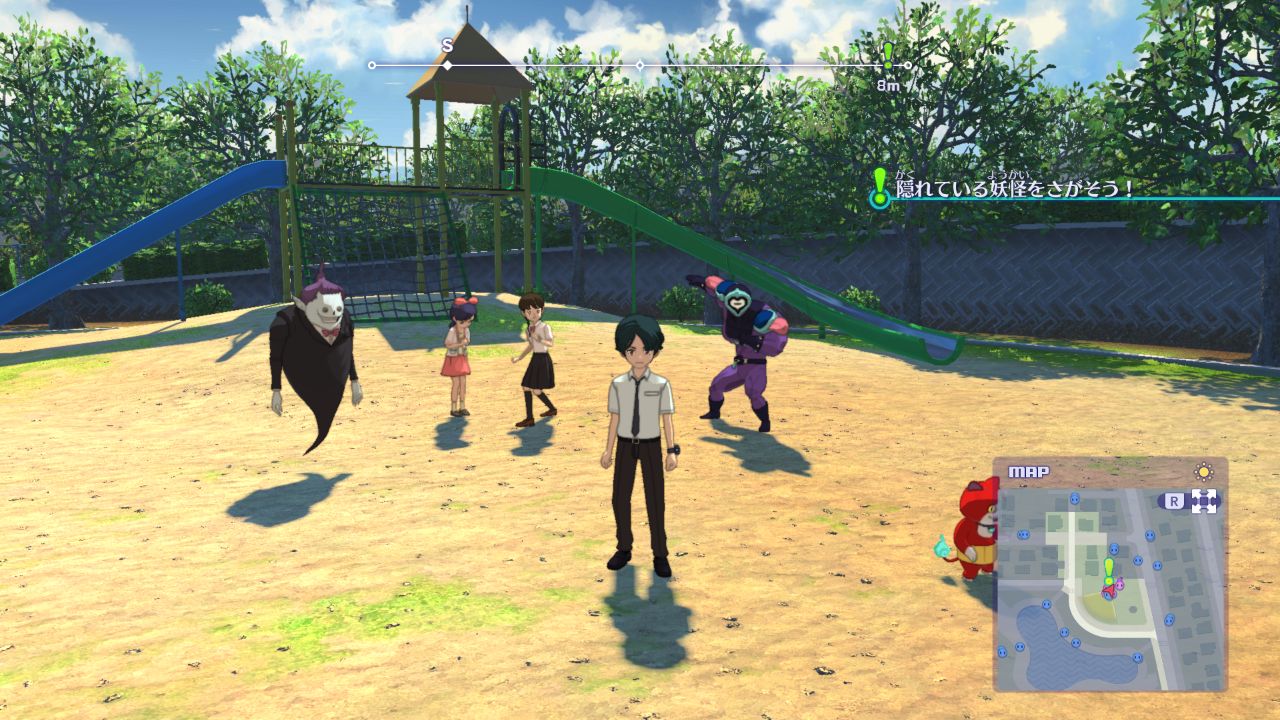Select the S direction marker on compass
The height and width of the screenshot is (720, 1280).
(x=447, y=46)
